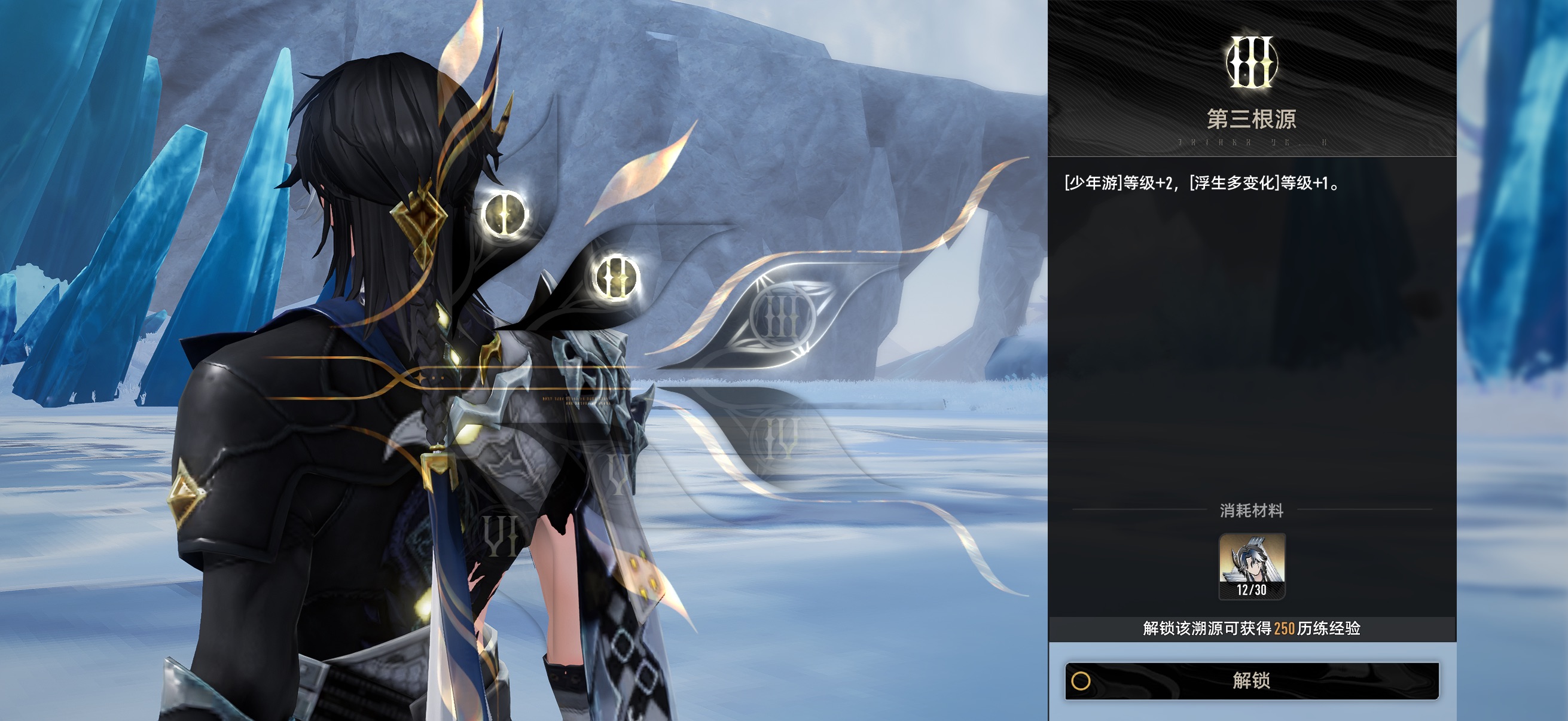Unlock the third origin node
This screenshot has width=1568, height=721.
[x=1252, y=680]
